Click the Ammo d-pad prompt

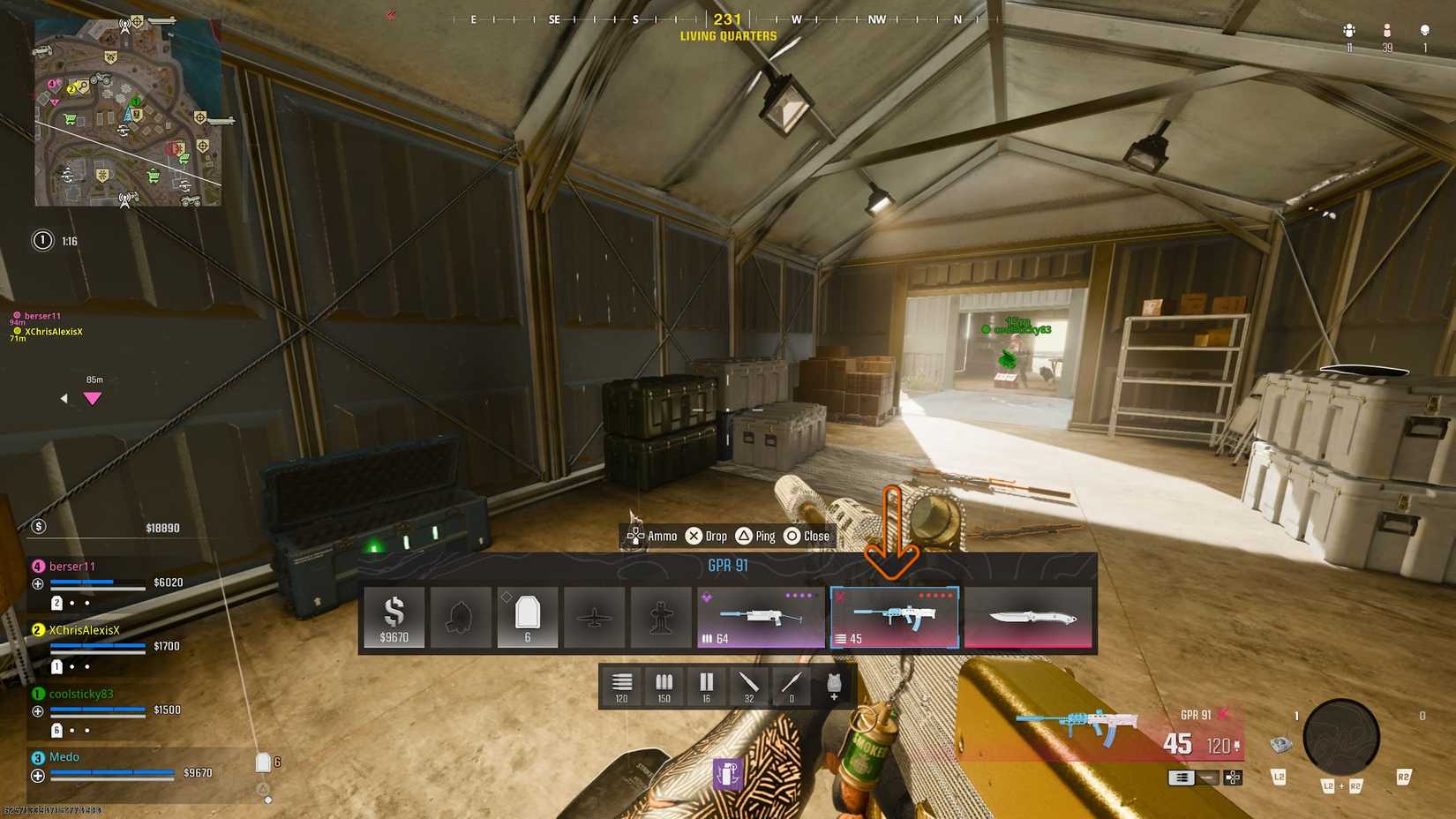(x=647, y=536)
